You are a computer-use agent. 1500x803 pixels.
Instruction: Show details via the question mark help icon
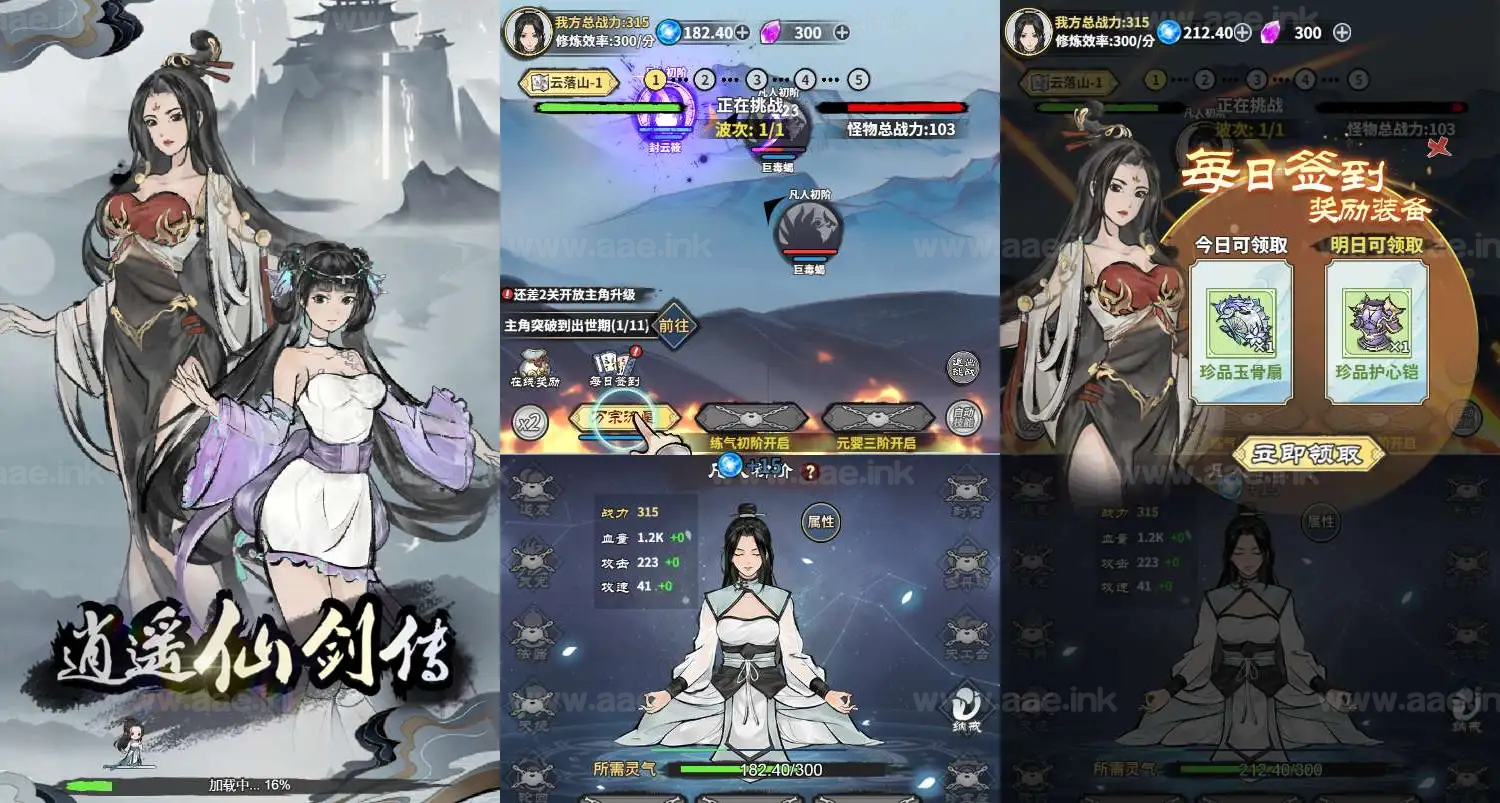[810, 472]
